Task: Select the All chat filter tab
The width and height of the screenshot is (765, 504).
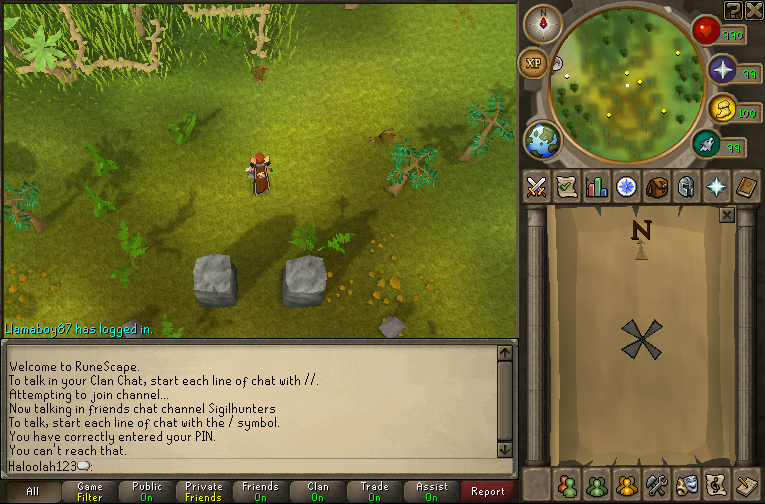Action: [32, 491]
